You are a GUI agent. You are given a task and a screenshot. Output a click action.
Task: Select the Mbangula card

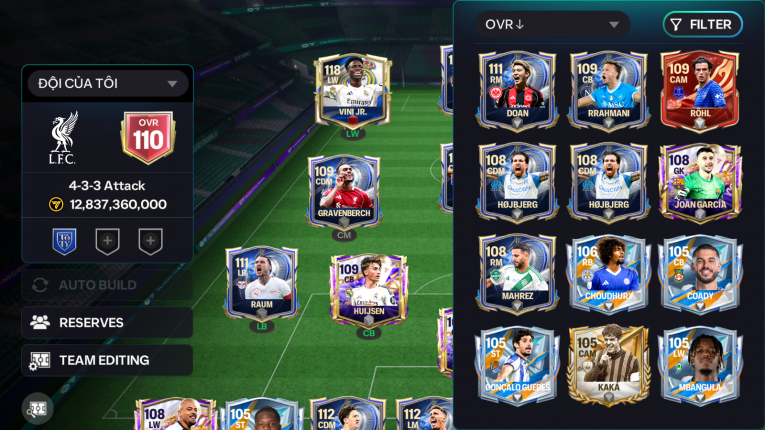coord(699,365)
